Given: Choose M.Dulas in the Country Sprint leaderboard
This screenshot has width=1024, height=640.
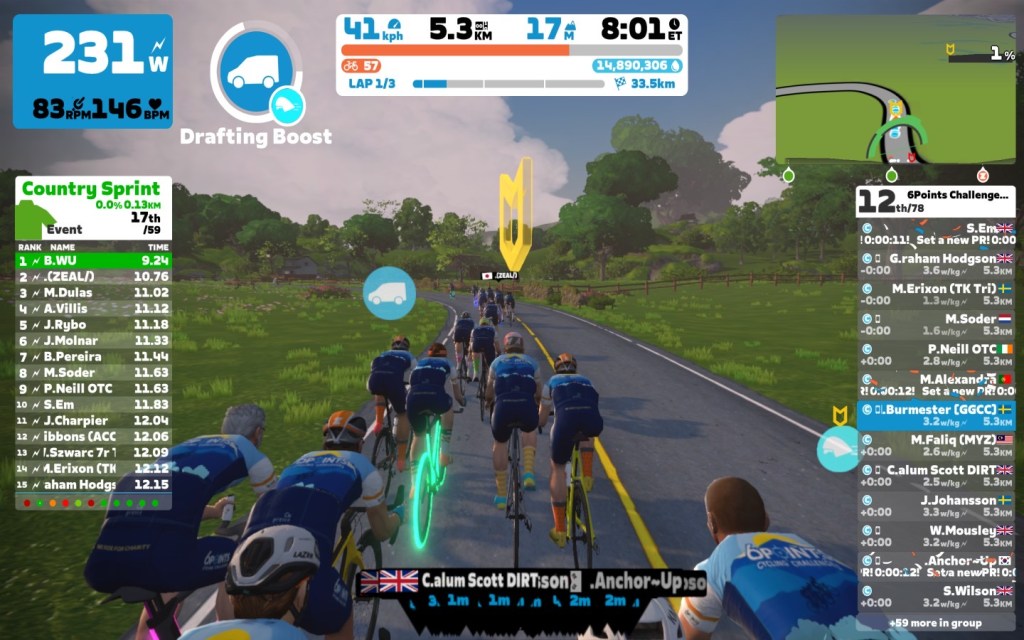Looking at the screenshot, I should pyautogui.click(x=93, y=292).
